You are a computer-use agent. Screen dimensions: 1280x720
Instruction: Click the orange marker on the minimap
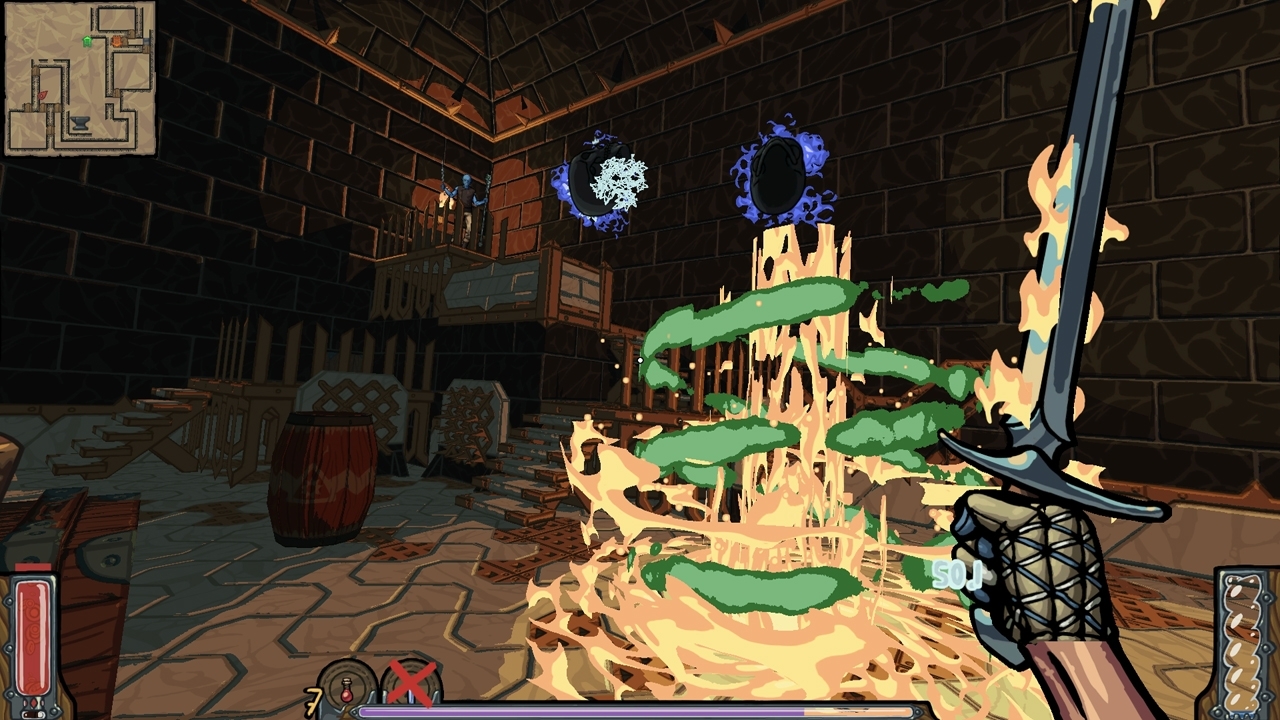[117, 41]
